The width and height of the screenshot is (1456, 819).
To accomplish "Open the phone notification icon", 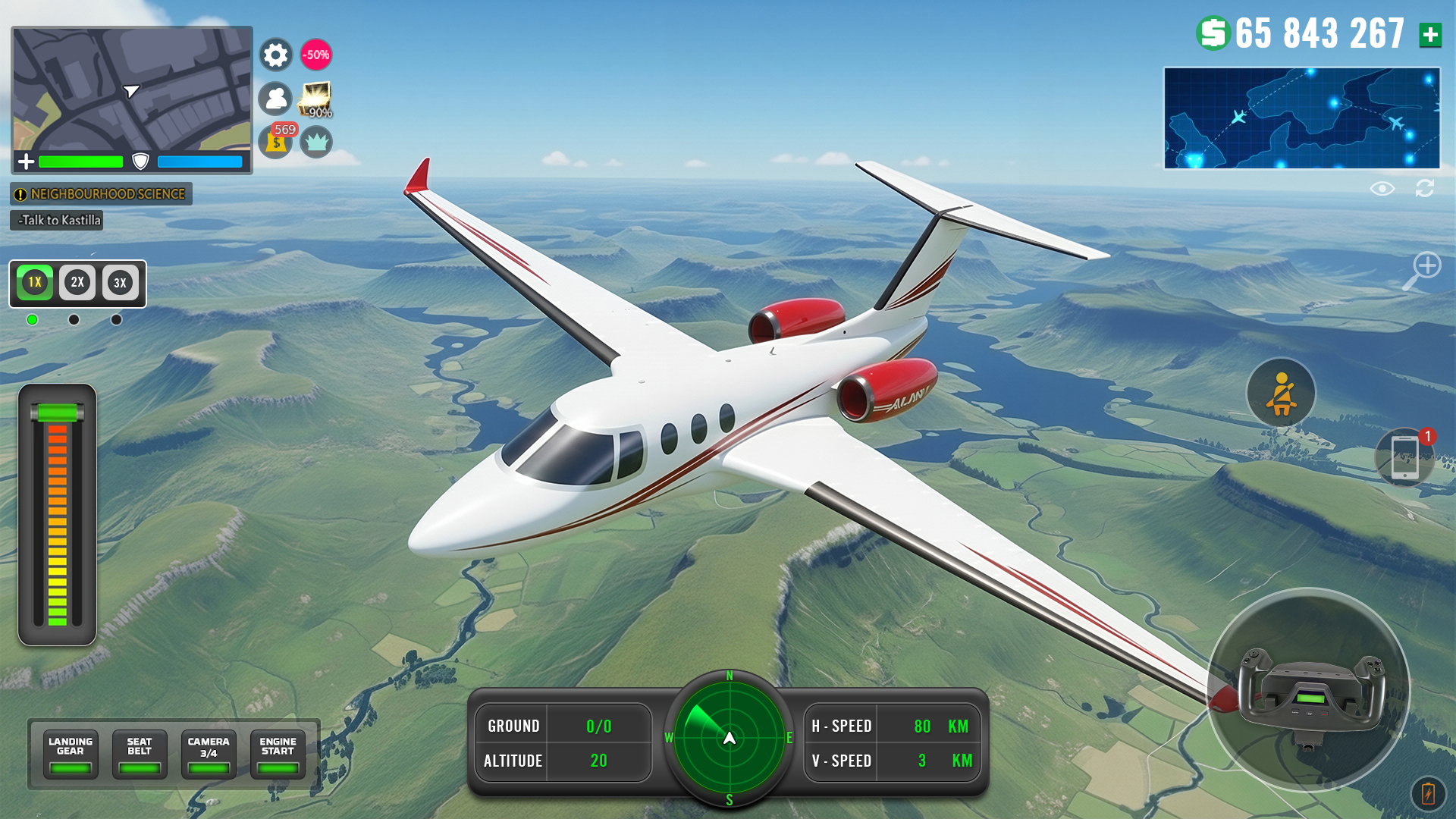I will pyautogui.click(x=1404, y=455).
